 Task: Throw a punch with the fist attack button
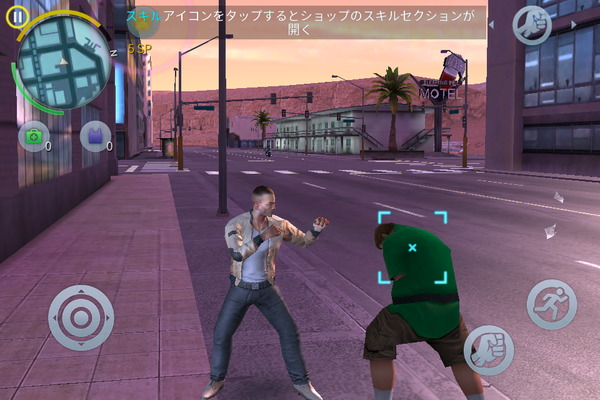[489, 349]
